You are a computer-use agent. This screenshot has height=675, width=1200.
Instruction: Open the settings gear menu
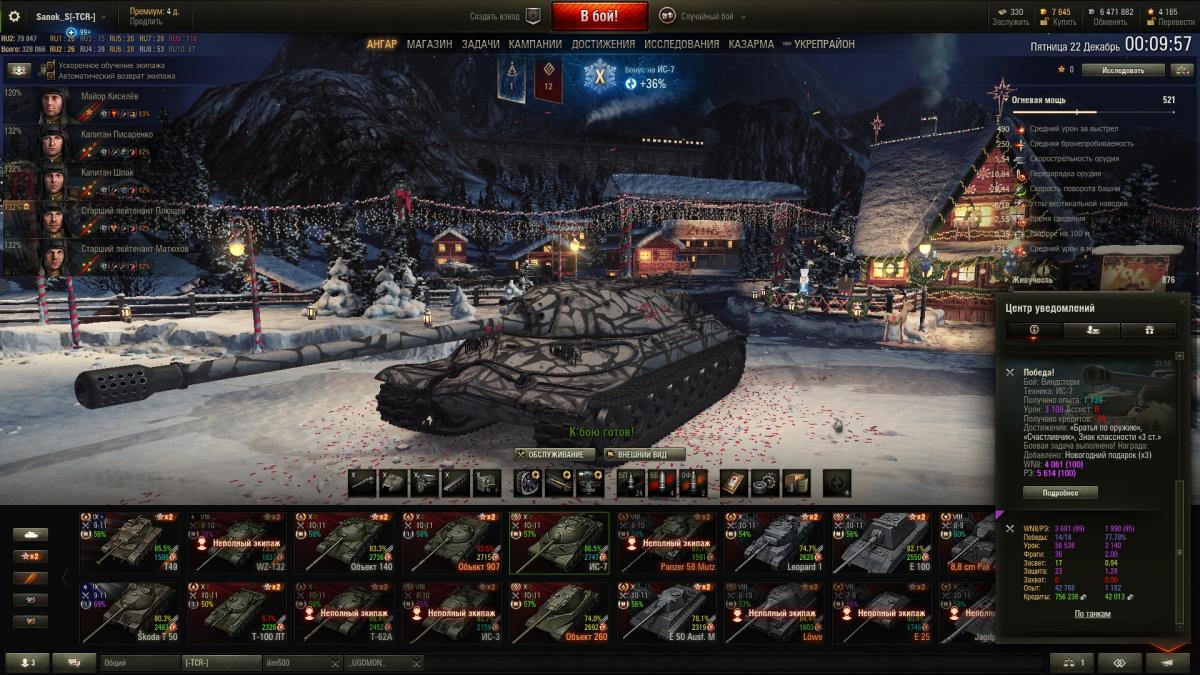coord(14,16)
